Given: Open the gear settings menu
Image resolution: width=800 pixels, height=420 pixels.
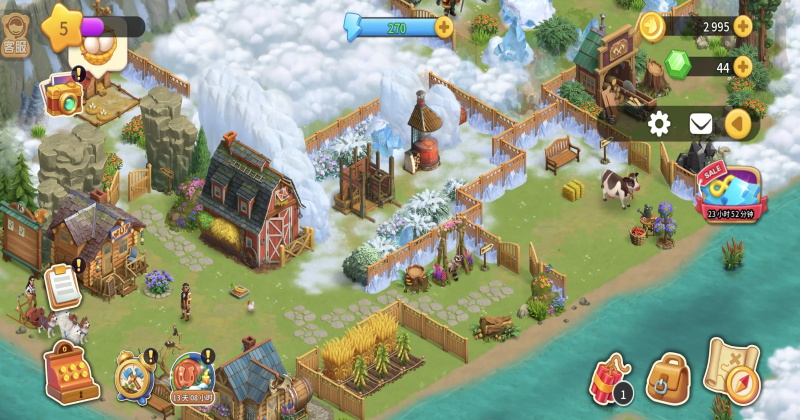Looking at the screenshot, I should point(659,124).
